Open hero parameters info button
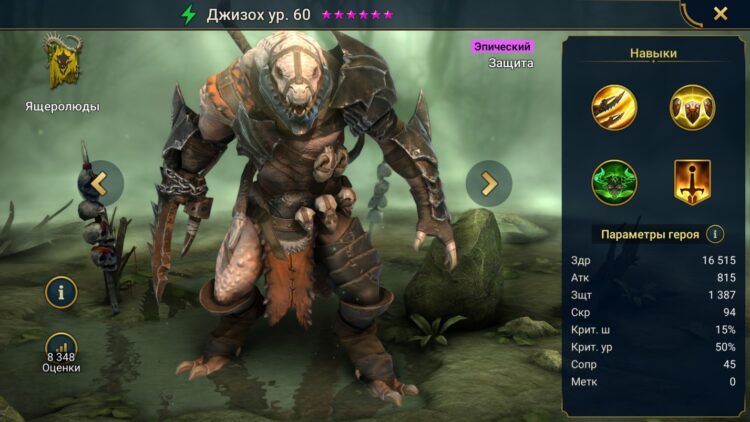This screenshot has height=422, width=750. [x=715, y=234]
